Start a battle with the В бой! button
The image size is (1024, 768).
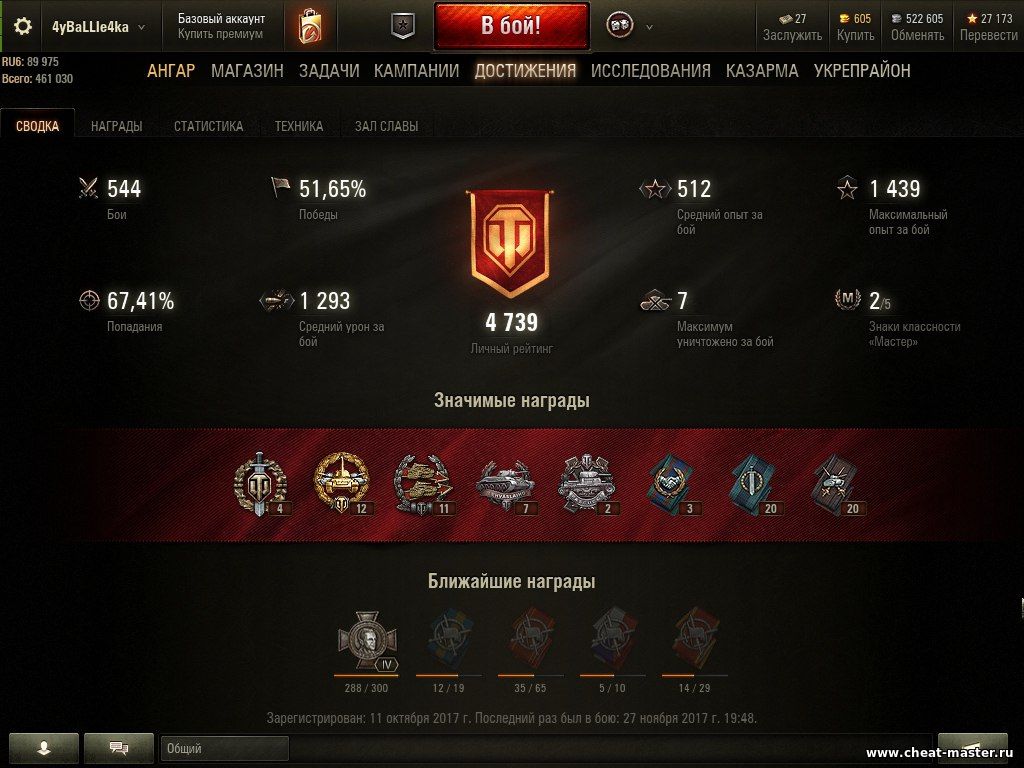tap(511, 26)
